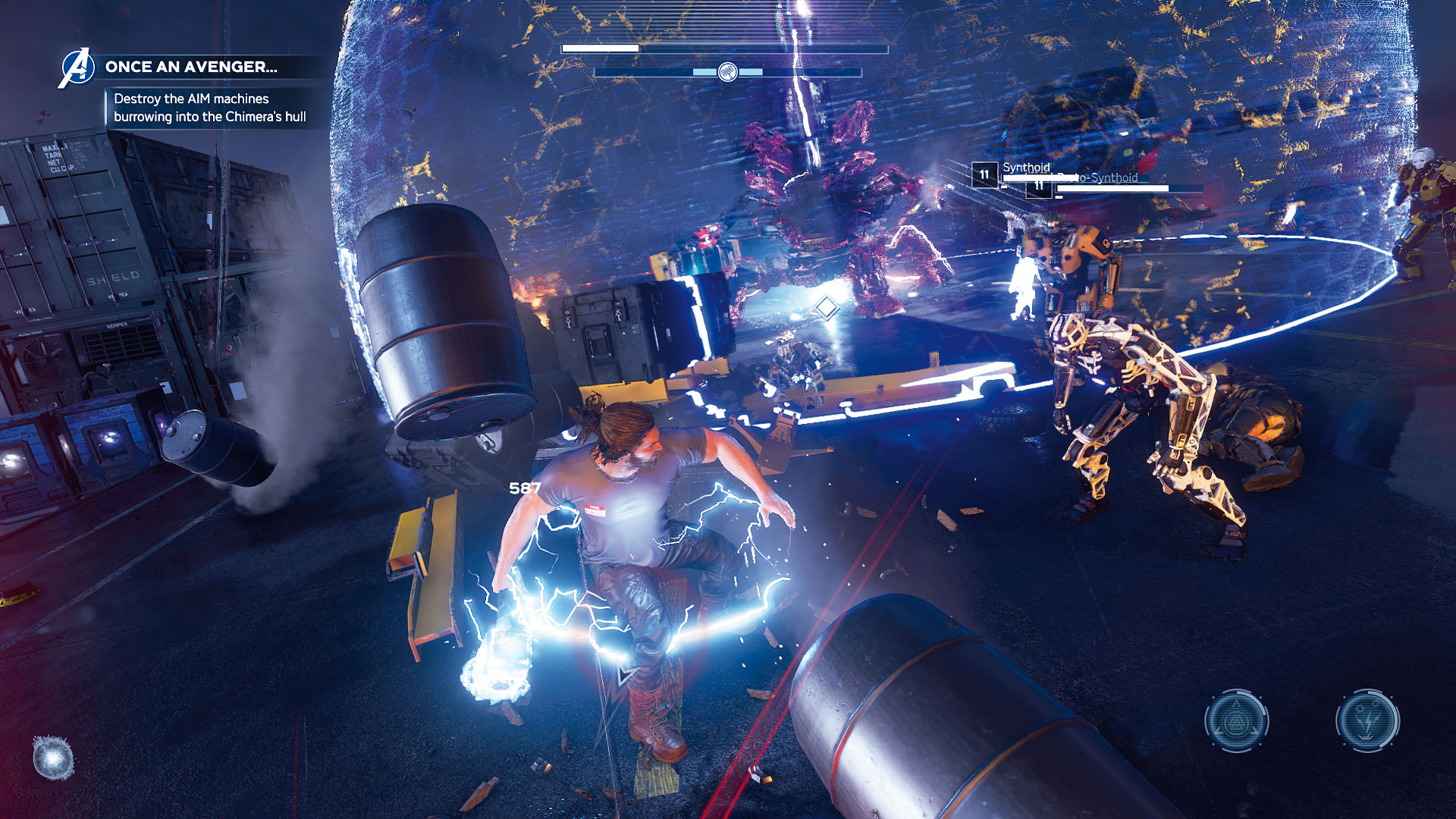The width and height of the screenshot is (1456, 819).
Task: Trigger the lightning strike heroic ability
Action: [1367, 720]
